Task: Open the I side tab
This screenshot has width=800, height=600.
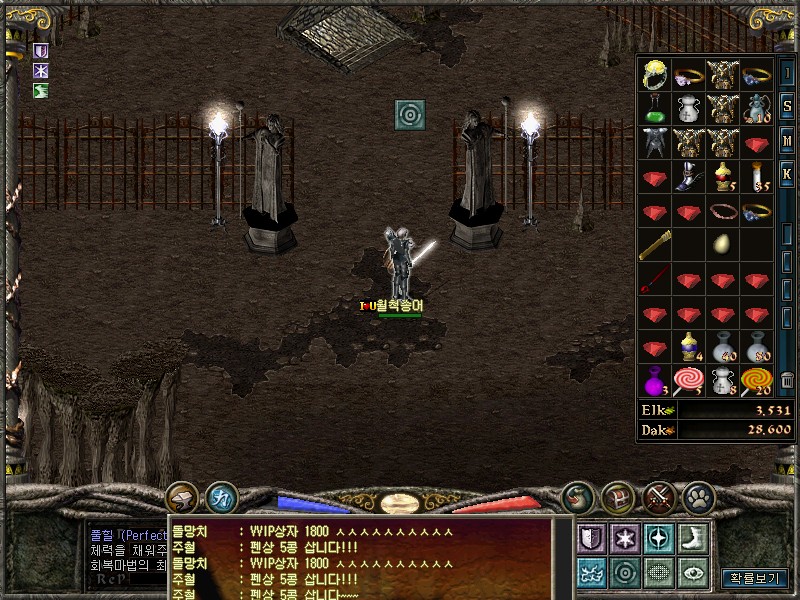Action: pos(787,75)
